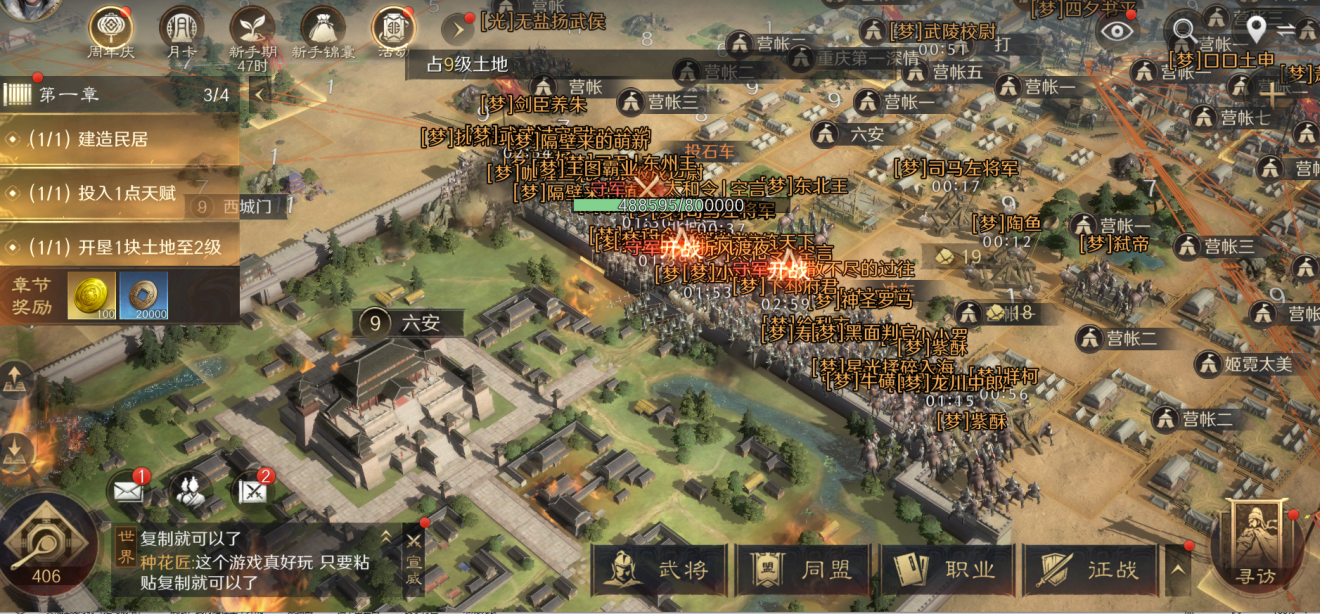Viewport: 1320px width, 614px height.
Task: Open the 活动 events icon
Action: [393, 30]
